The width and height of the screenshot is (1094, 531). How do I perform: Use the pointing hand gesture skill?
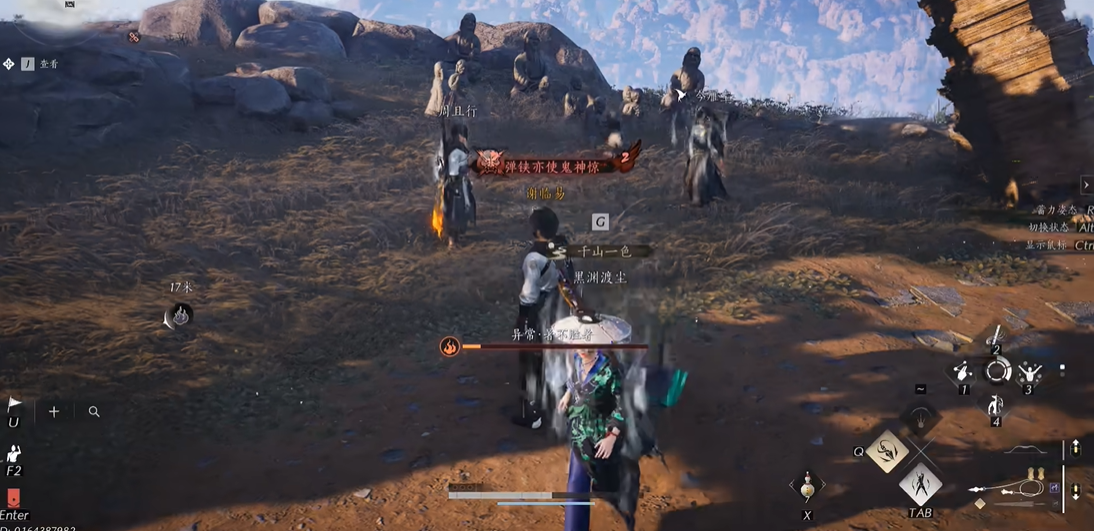coord(962,372)
